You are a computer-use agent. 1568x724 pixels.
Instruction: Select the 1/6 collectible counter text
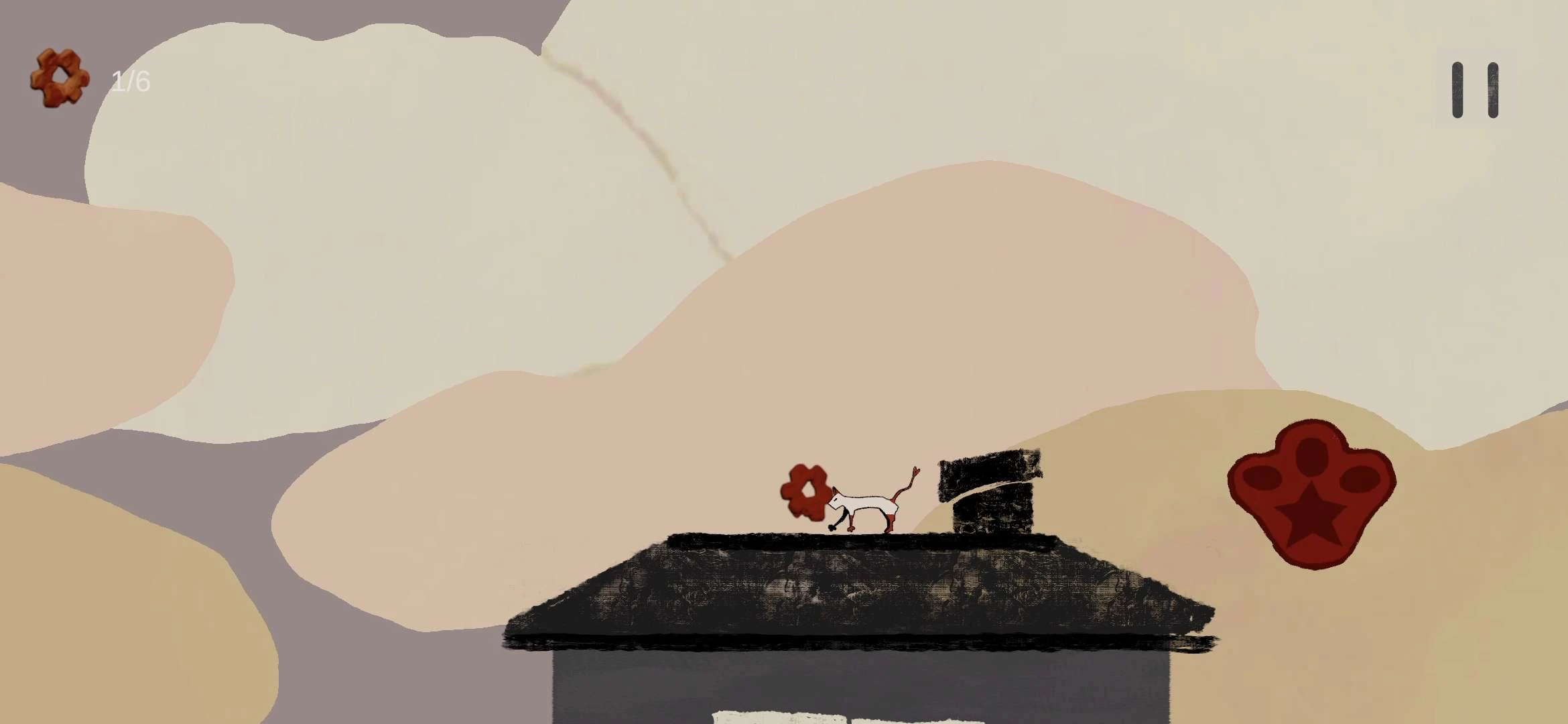131,80
